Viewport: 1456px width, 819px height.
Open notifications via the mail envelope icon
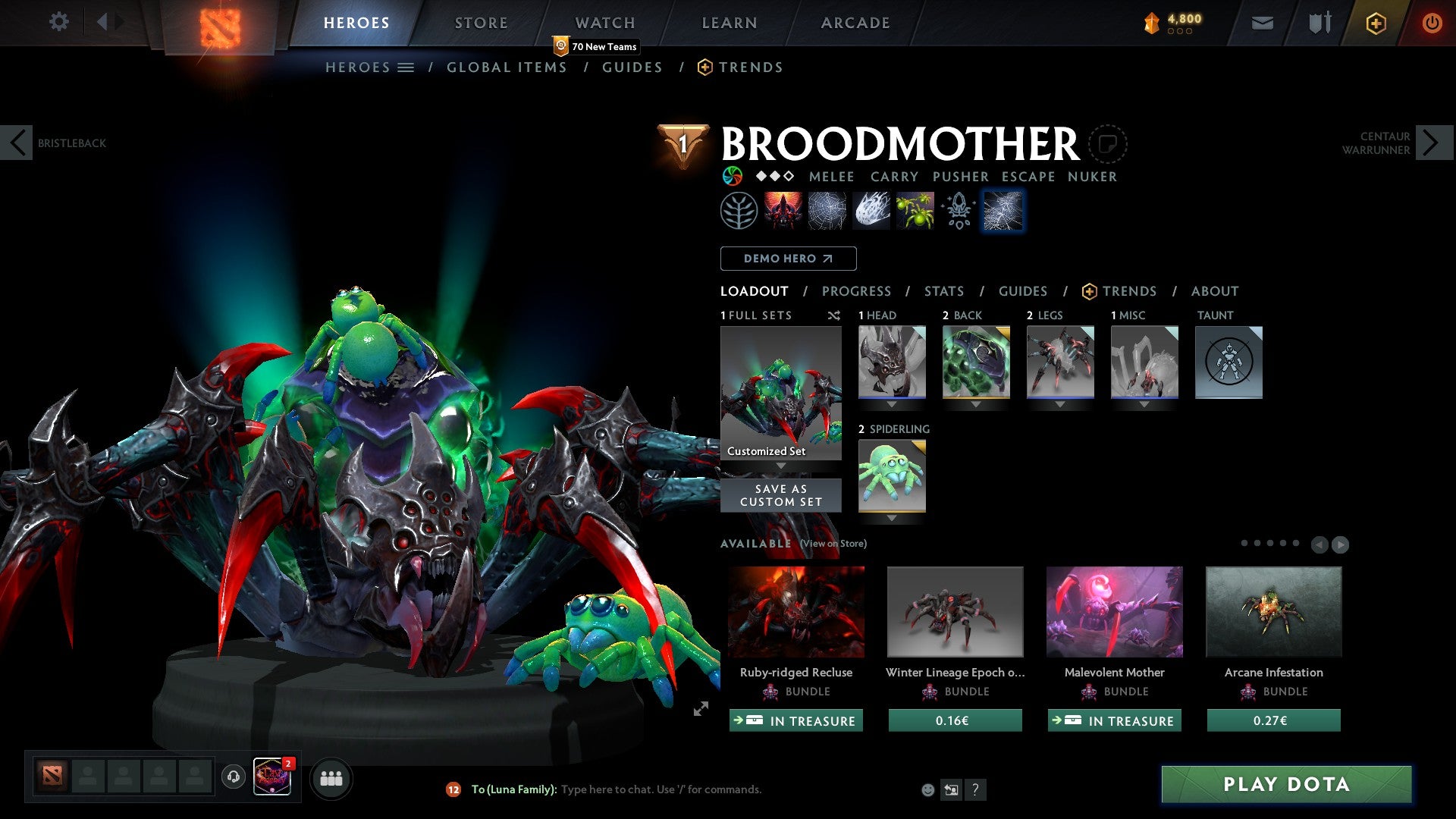1262,23
